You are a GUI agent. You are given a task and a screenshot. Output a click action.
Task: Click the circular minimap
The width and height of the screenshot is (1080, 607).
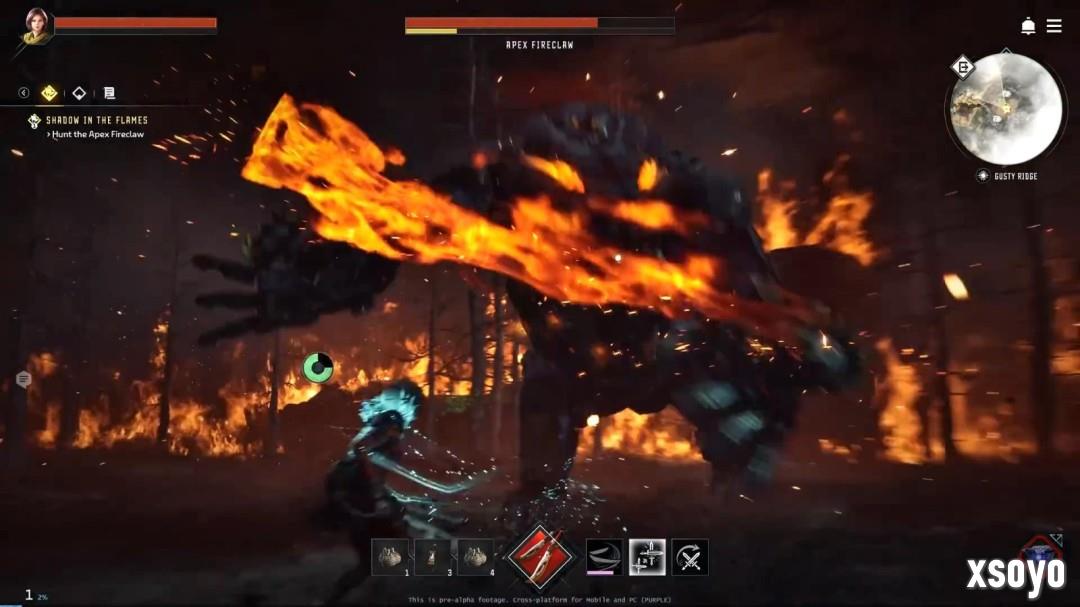(1005, 108)
